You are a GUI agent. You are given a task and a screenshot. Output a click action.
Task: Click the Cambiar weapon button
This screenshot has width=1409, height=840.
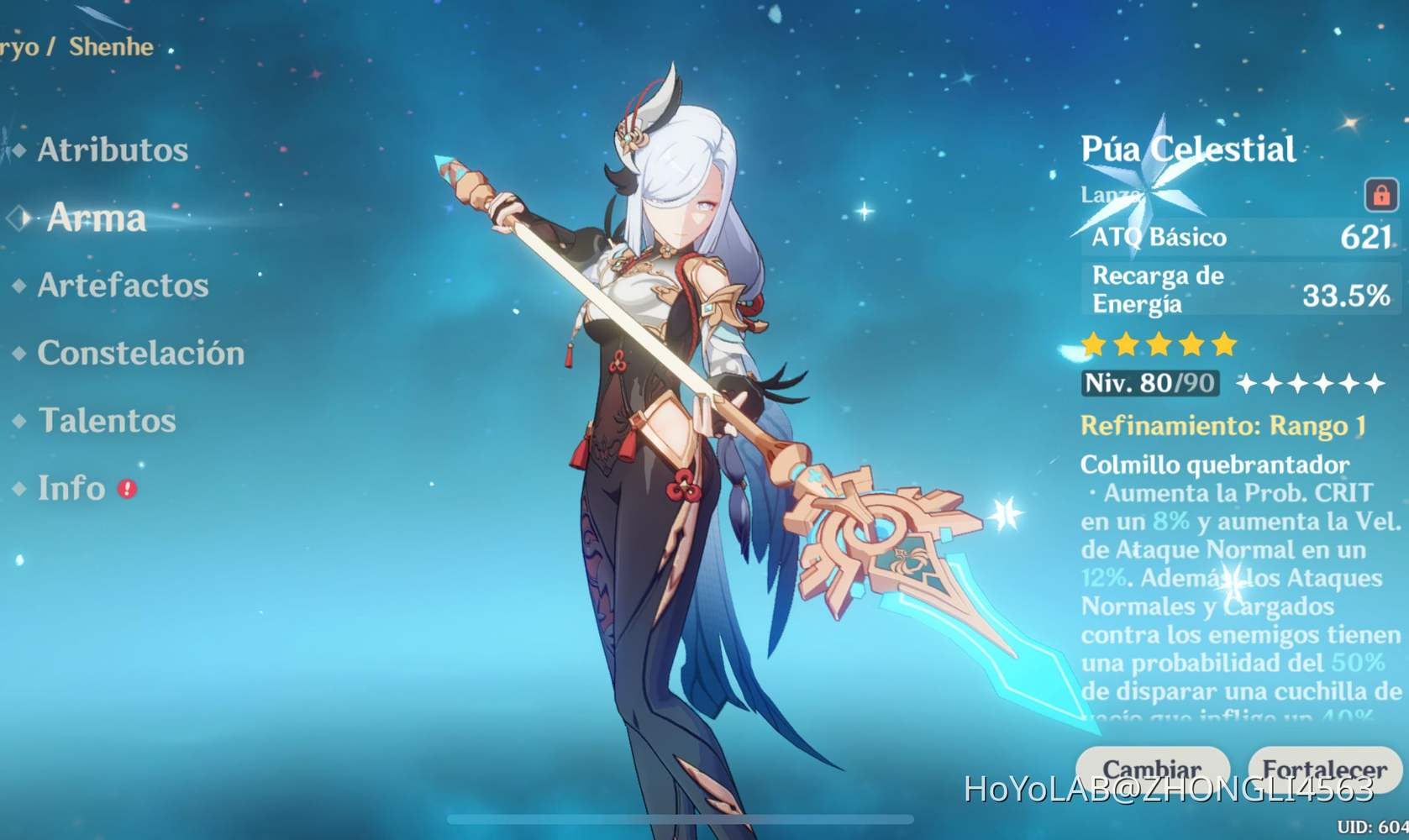1152,769
